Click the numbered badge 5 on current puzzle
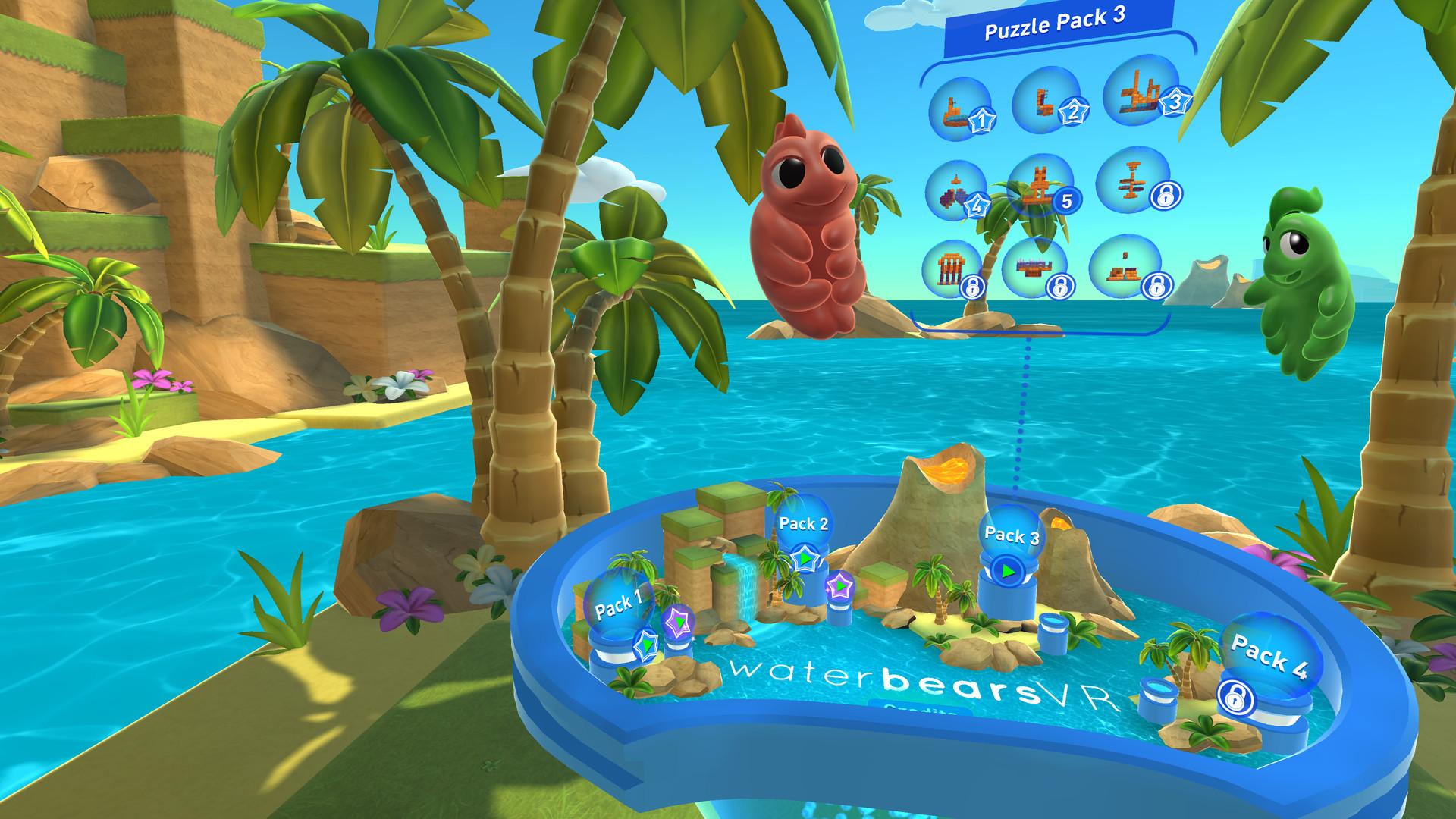 (x=1066, y=201)
